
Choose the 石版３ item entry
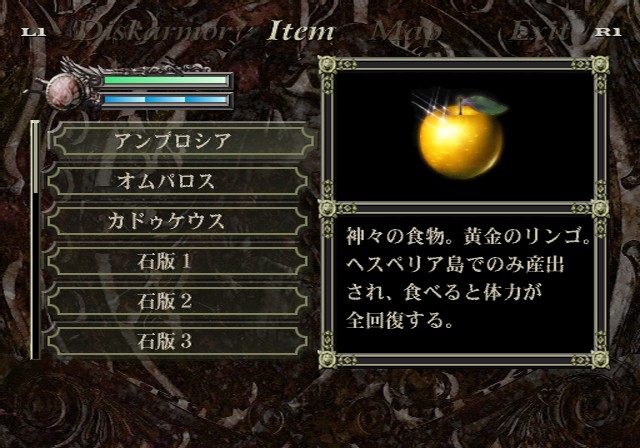(x=180, y=341)
